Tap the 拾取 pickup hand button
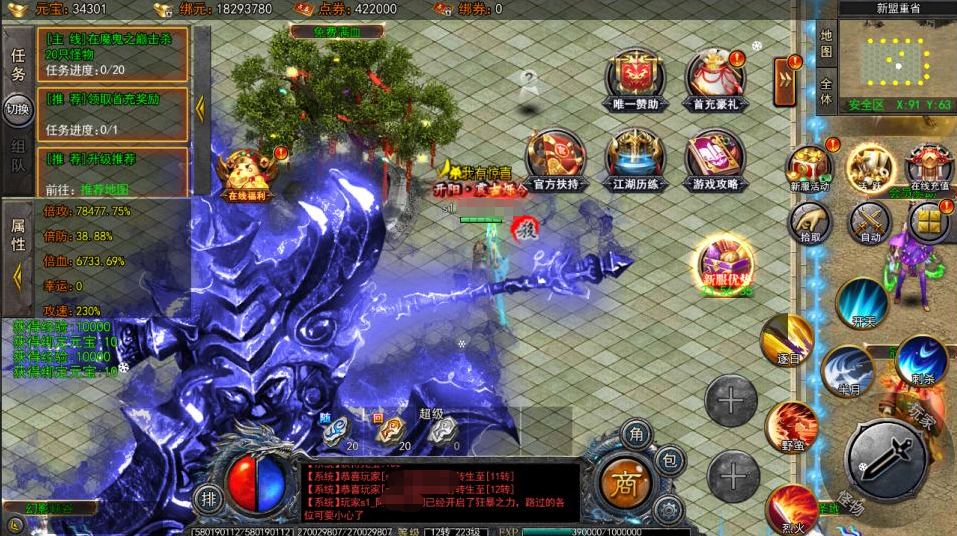This screenshot has height=536, width=957. click(x=809, y=223)
